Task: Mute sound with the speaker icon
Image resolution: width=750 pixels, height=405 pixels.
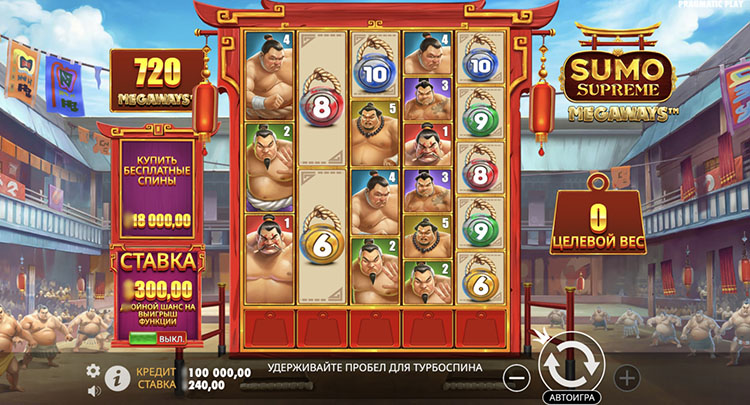Action: point(94,389)
